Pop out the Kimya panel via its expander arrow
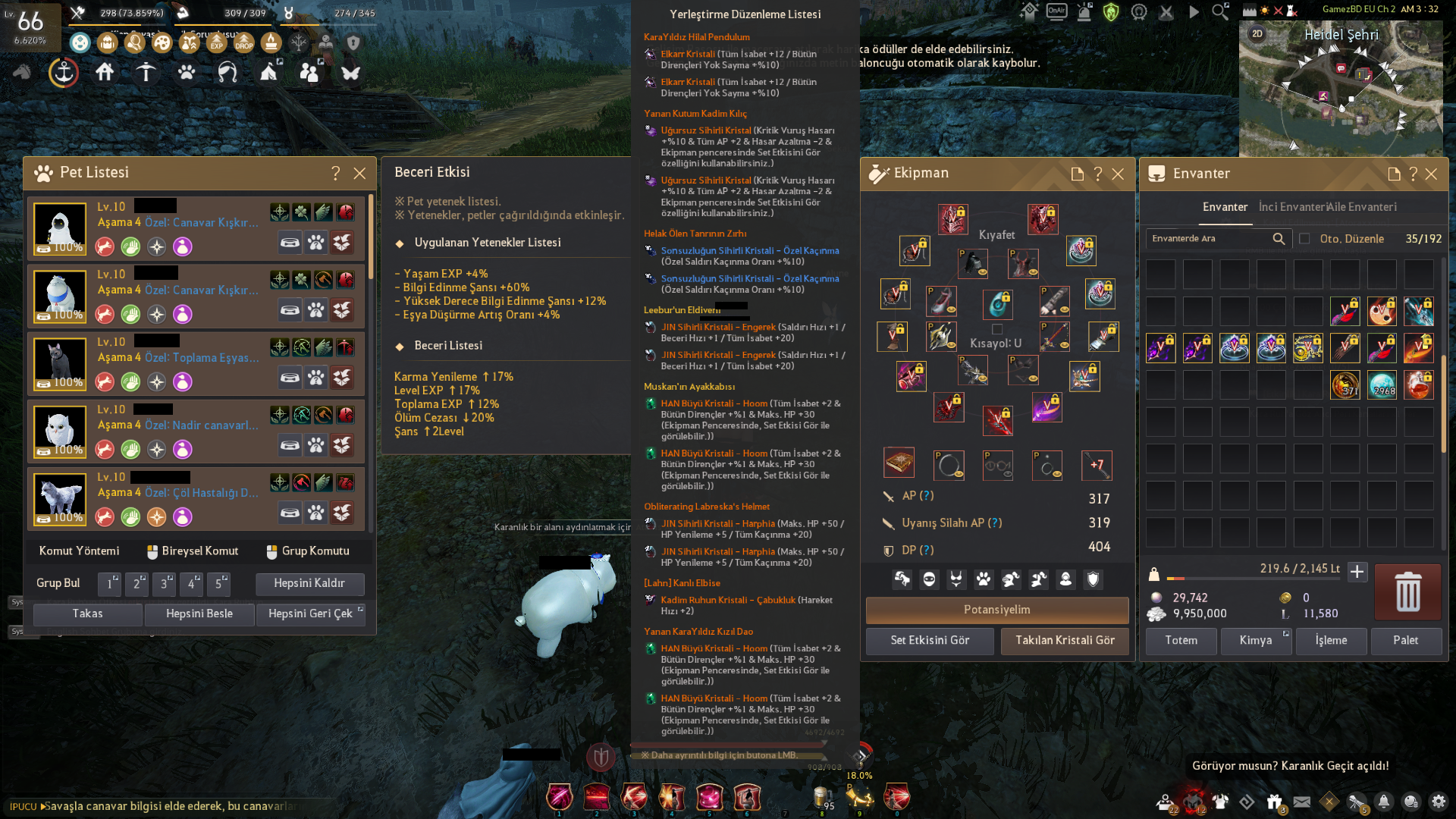This screenshot has height=819, width=1456. (x=1285, y=633)
